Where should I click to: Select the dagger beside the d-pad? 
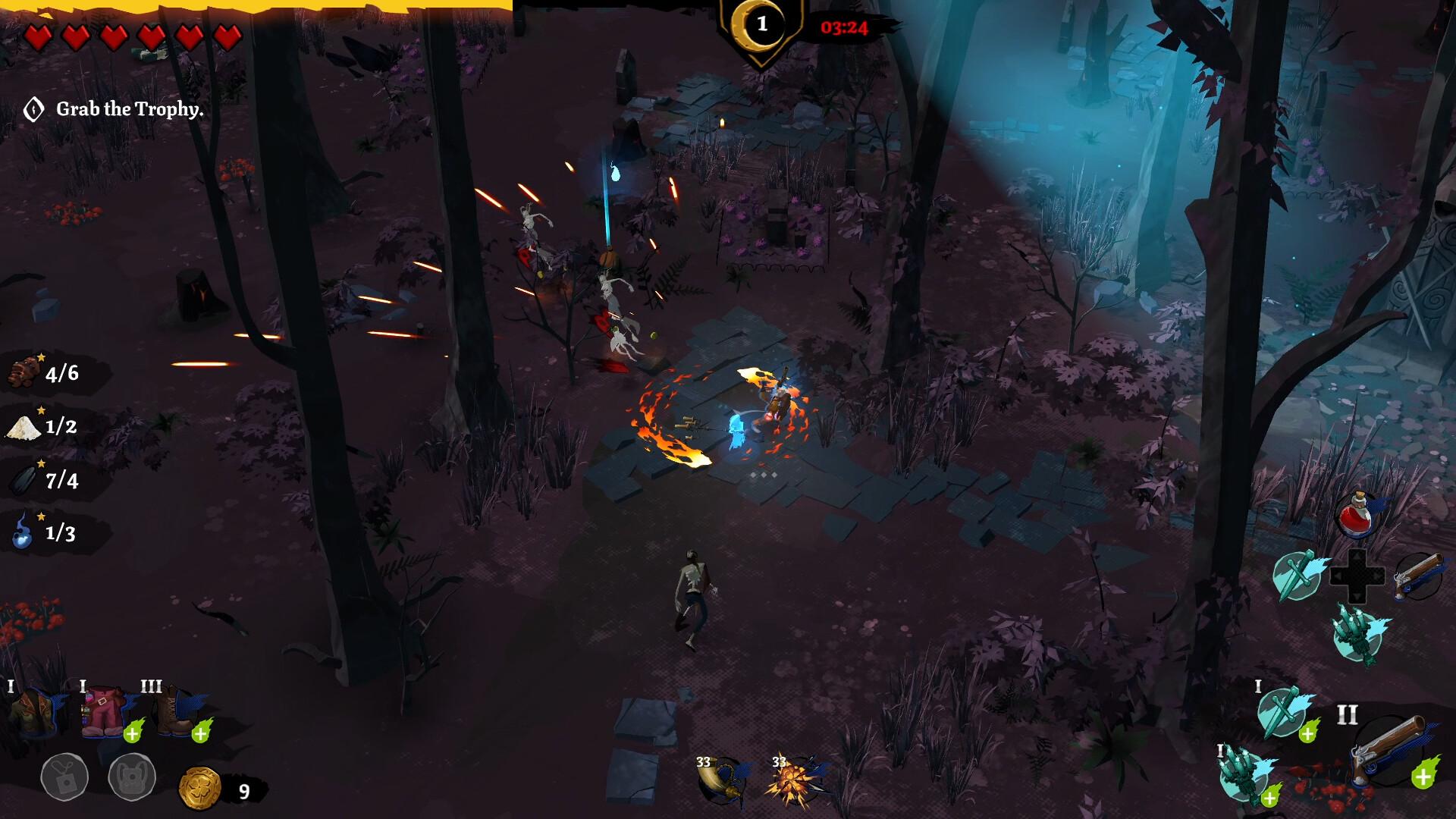[1297, 575]
